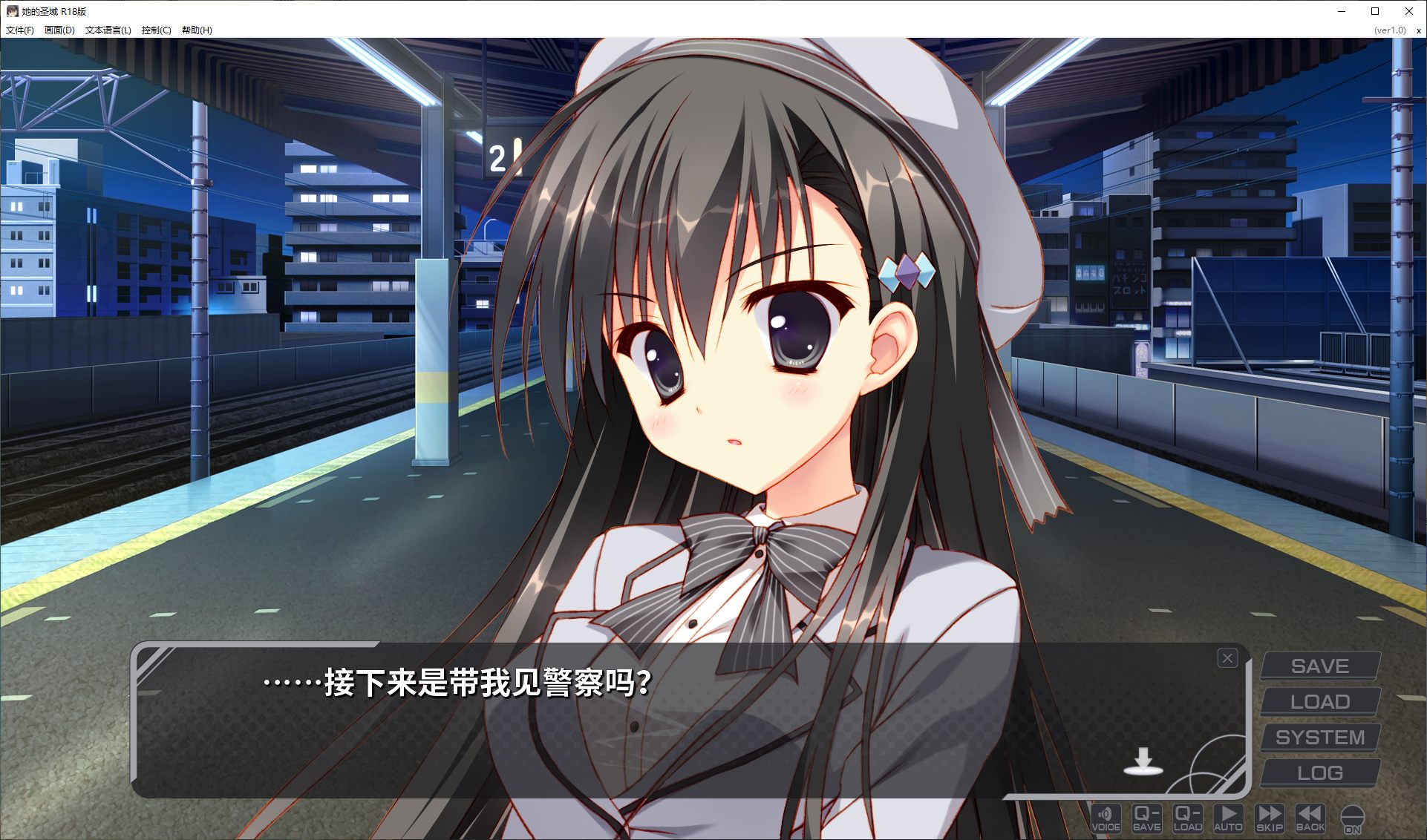Perform a quick save with the Q-SAVE icon
Image resolution: width=1427 pixels, height=840 pixels.
1147,818
